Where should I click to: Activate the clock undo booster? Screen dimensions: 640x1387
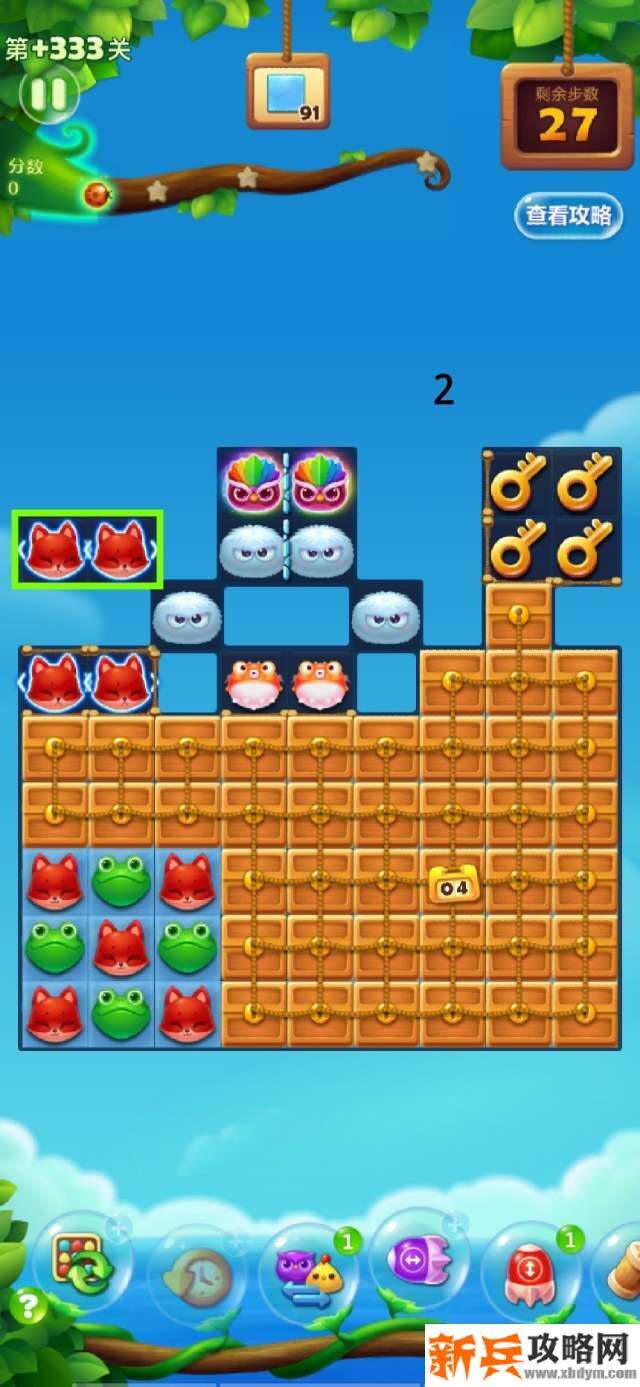coord(197,1274)
